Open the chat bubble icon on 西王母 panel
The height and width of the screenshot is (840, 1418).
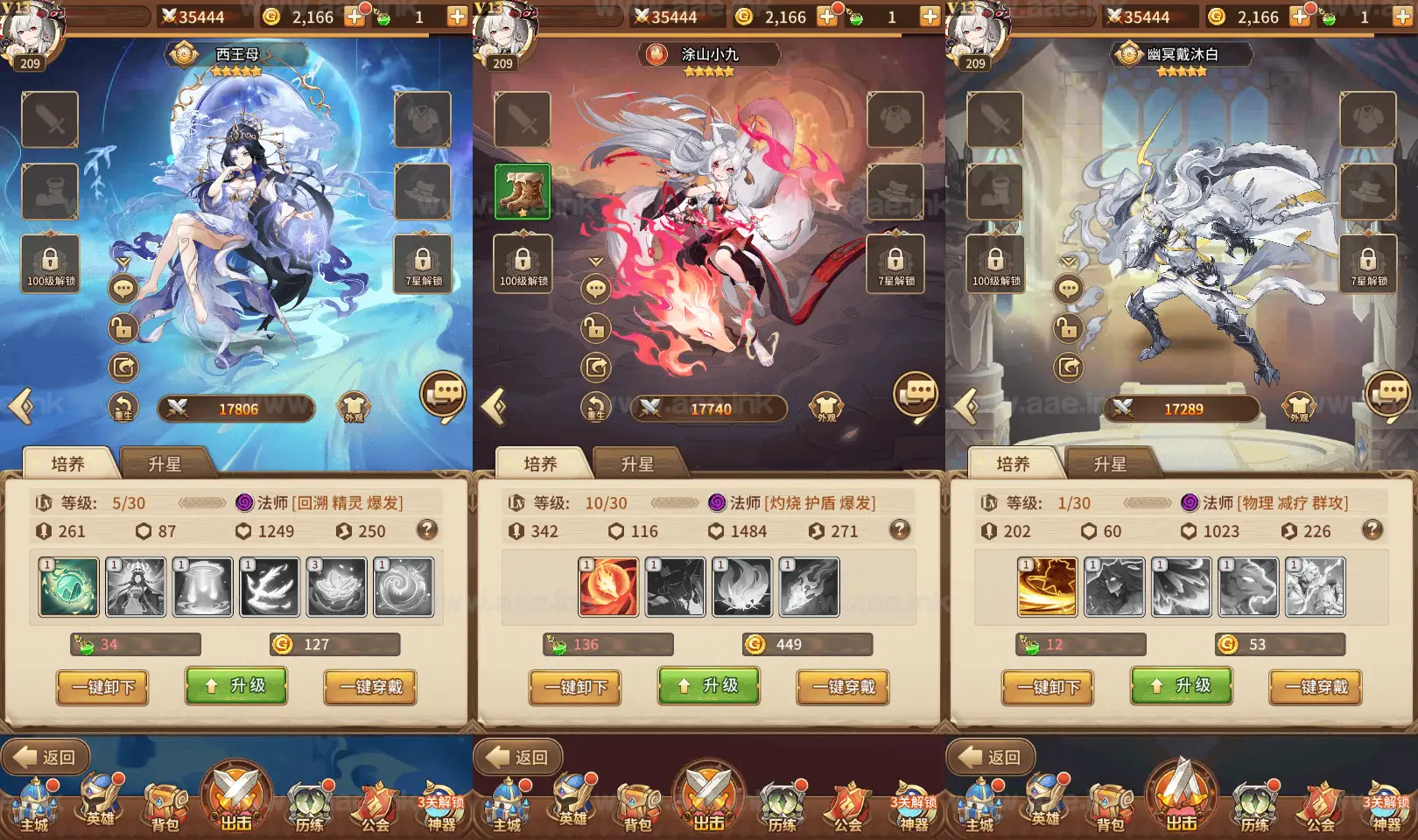(123, 289)
